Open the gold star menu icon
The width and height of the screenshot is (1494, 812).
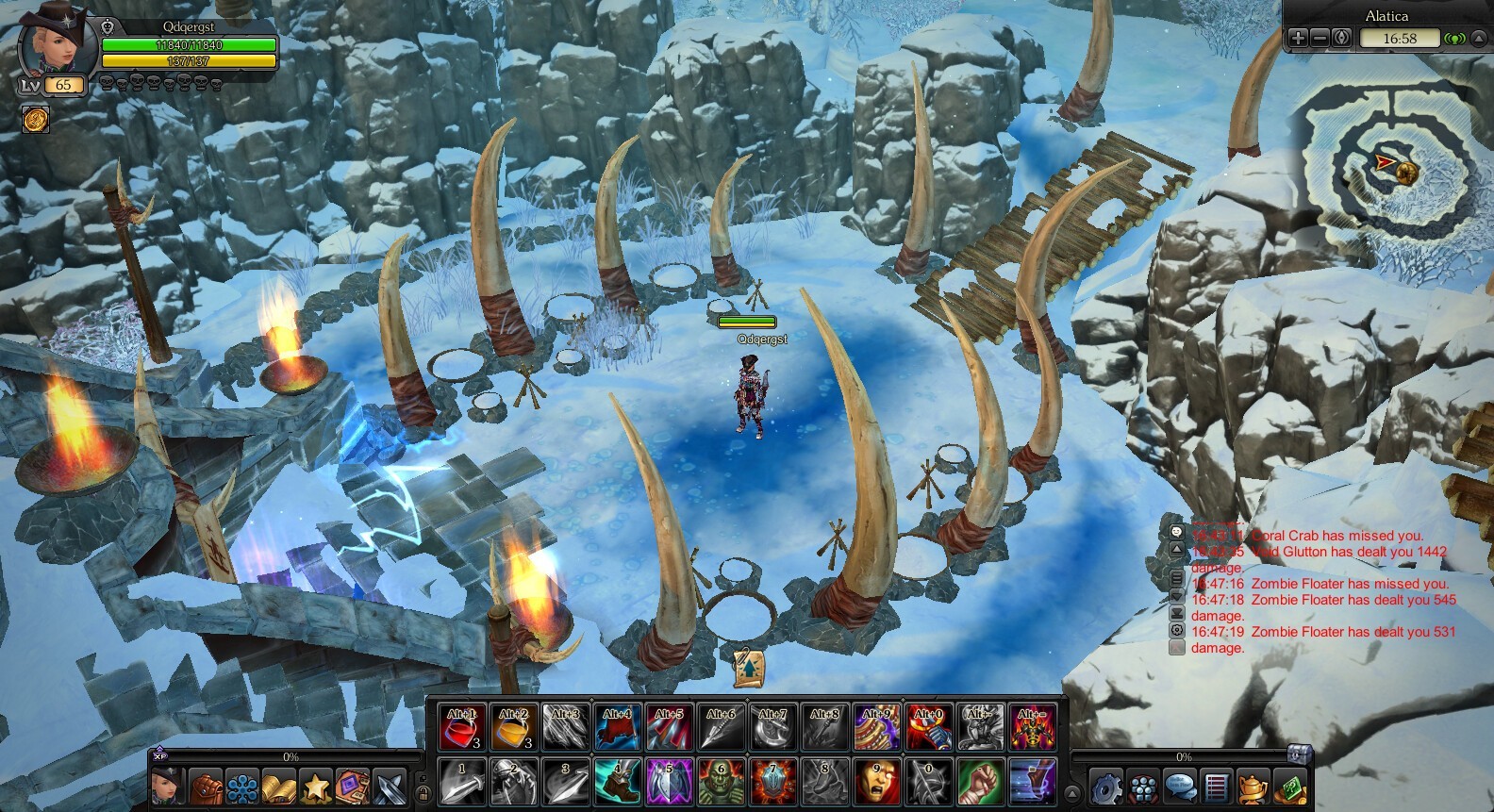tap(316, 787)
